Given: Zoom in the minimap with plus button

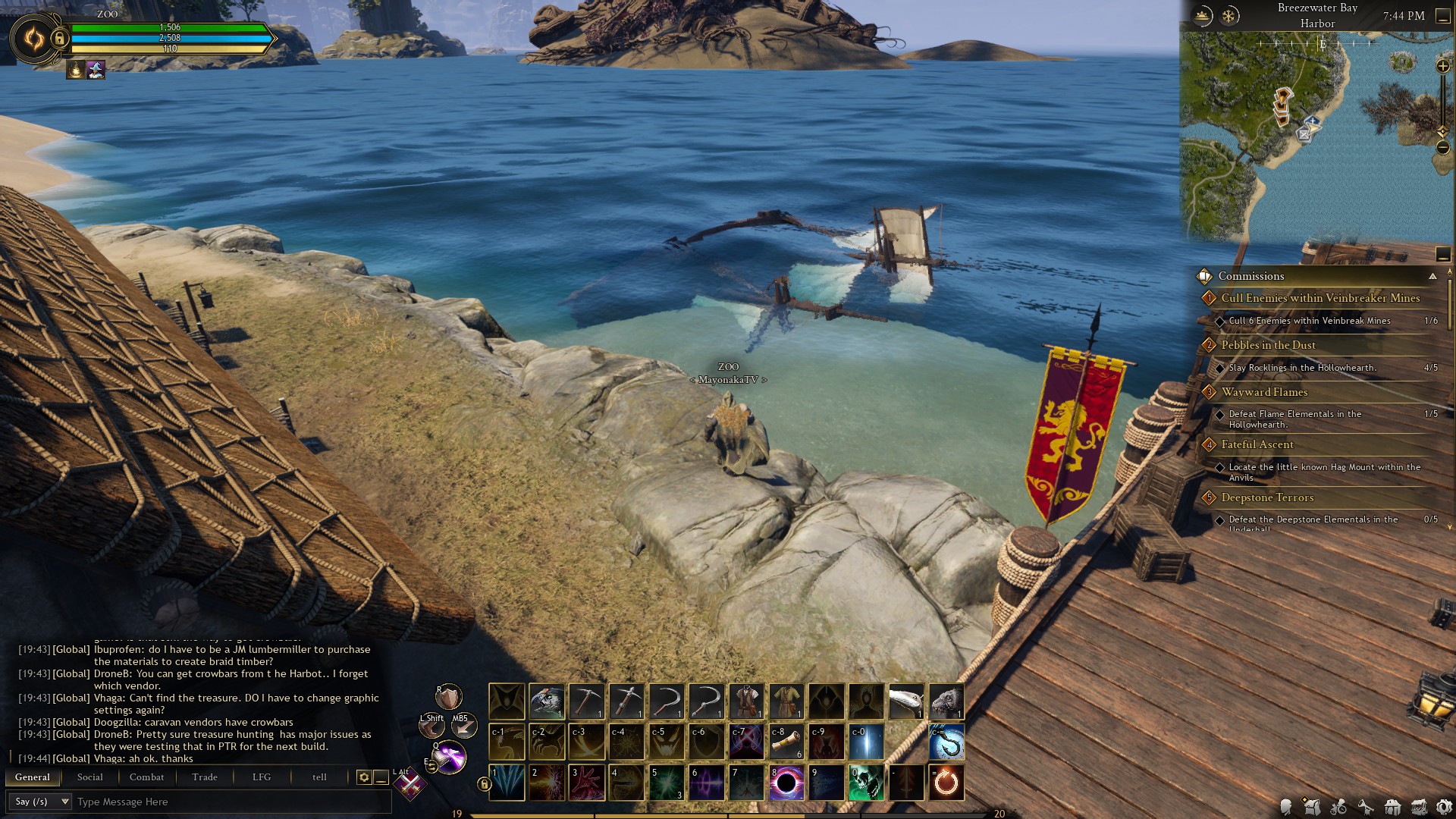Looking at the screenshot, I should pos(1443,67).
